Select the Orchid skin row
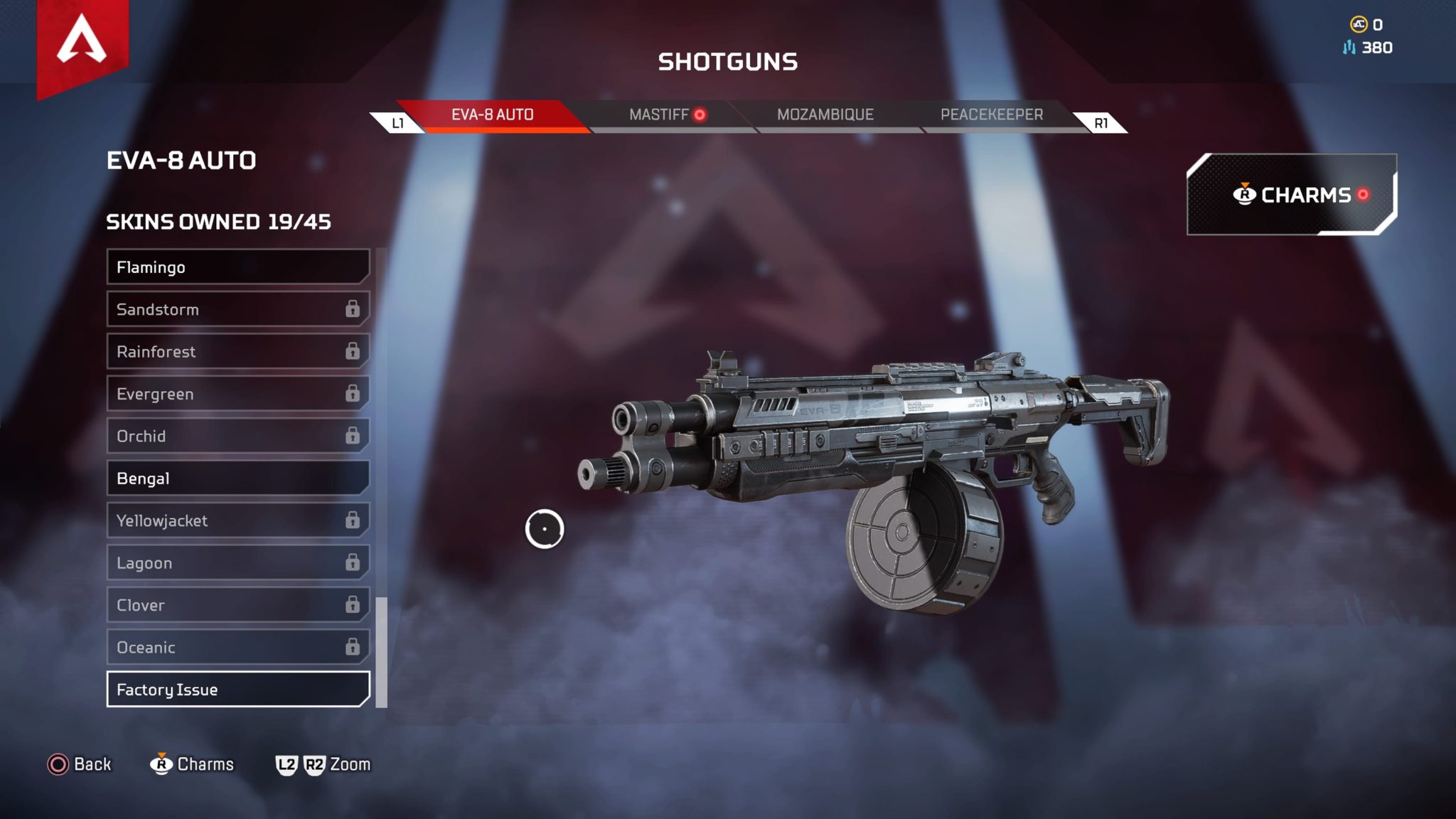The height and width of the screenshot is (819, 1456). (237, 436)
